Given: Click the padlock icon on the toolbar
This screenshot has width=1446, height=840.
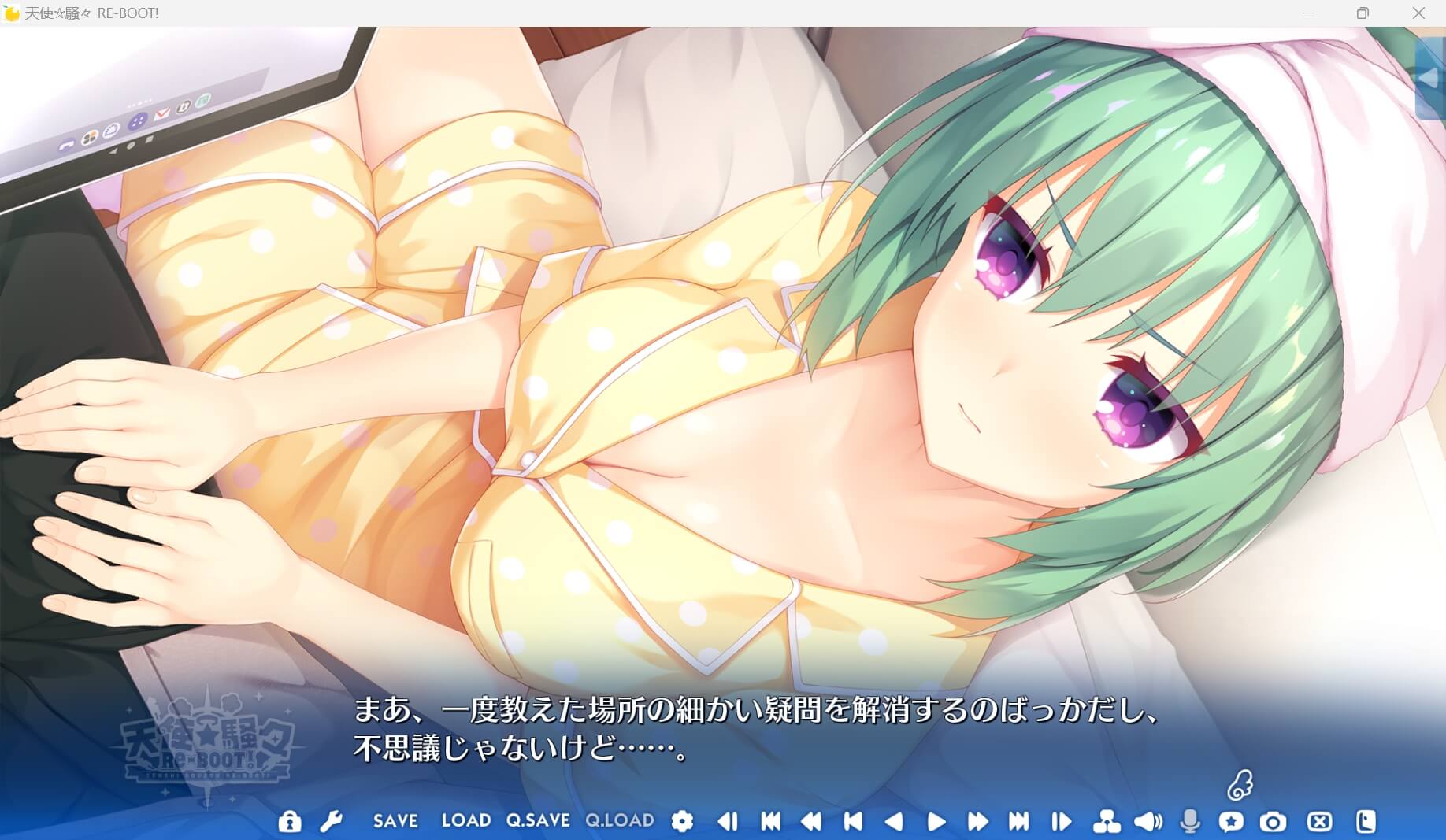Looking at the screenshot, I should 290,820.
